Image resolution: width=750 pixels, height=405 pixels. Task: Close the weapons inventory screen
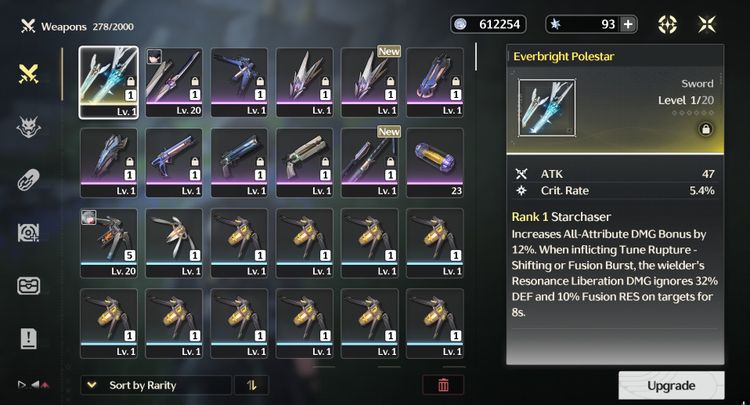click(x=707, y=25)
